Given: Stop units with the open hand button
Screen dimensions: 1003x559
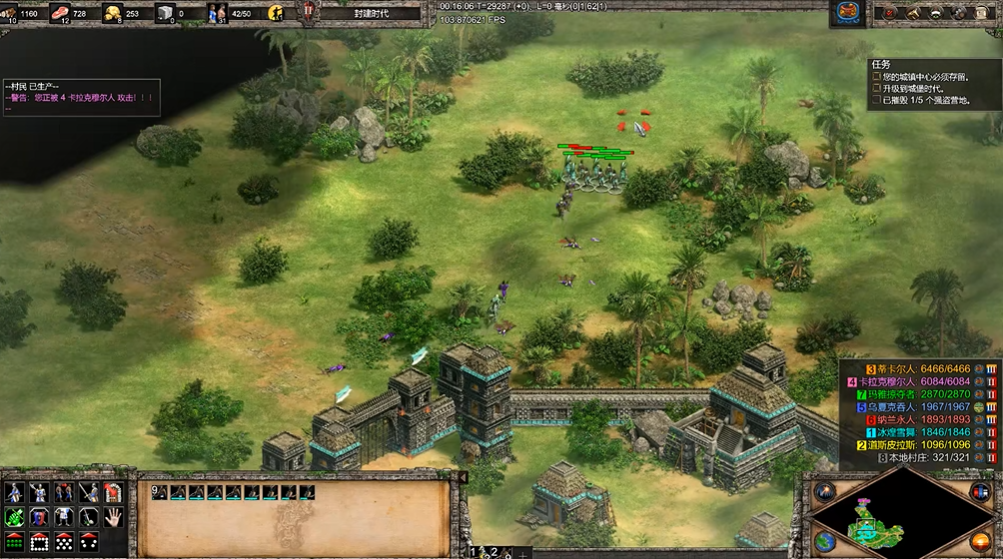Looking at the screenshot, I should [x=113, y=518].
